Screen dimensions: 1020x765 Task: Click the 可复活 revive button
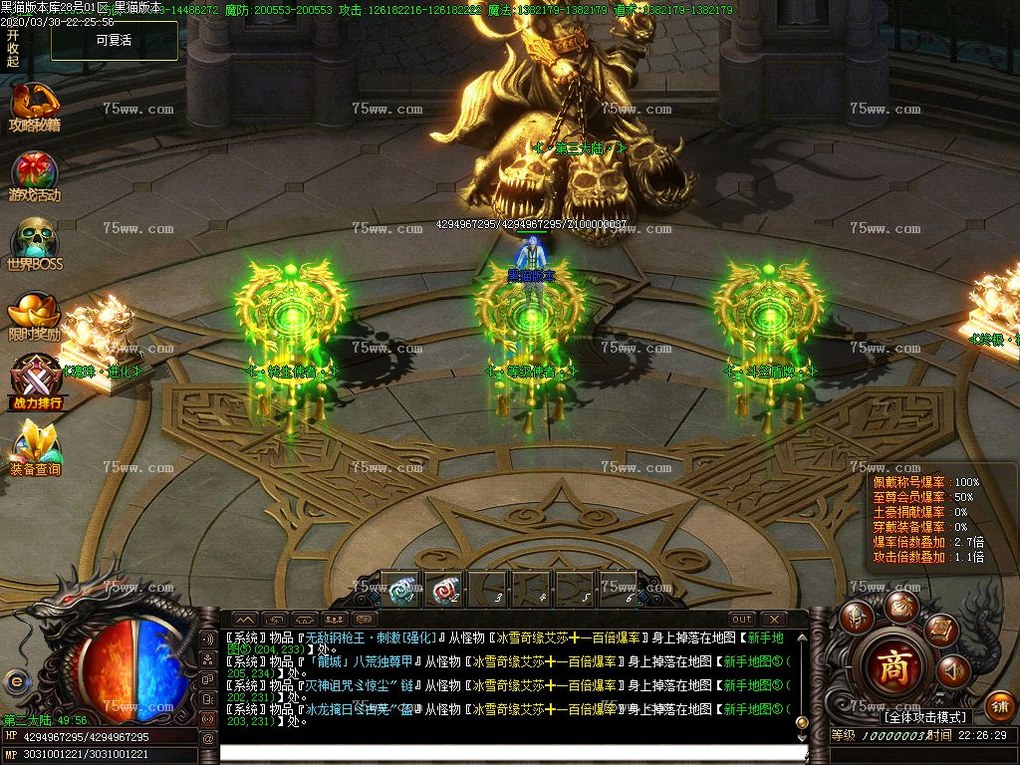(x=114, y=41)
